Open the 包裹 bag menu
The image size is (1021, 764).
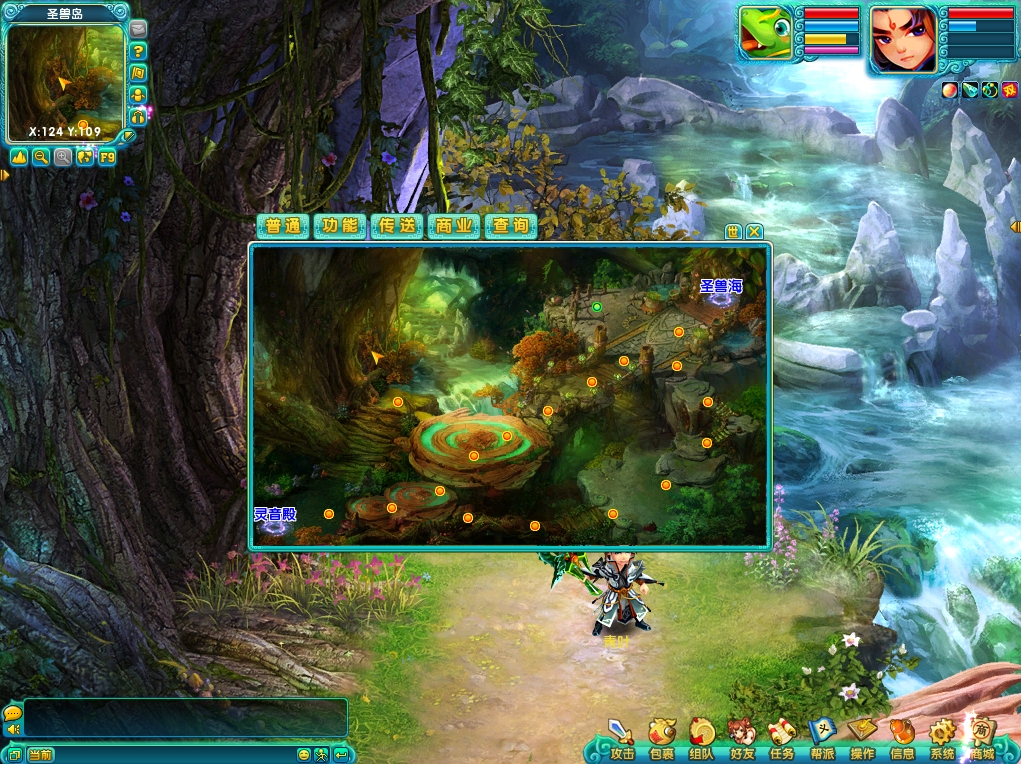coord(662,740)
